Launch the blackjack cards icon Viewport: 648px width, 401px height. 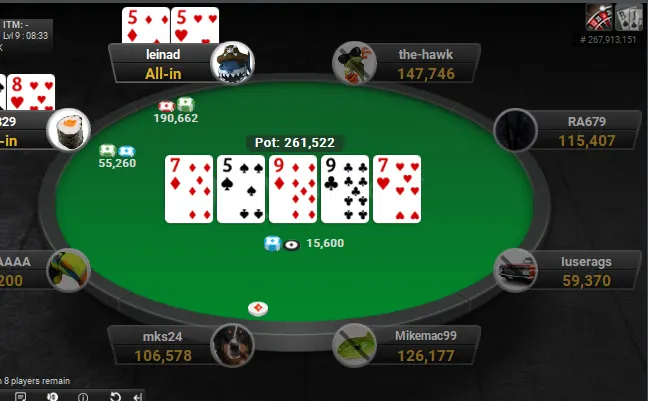click(629, 17)
